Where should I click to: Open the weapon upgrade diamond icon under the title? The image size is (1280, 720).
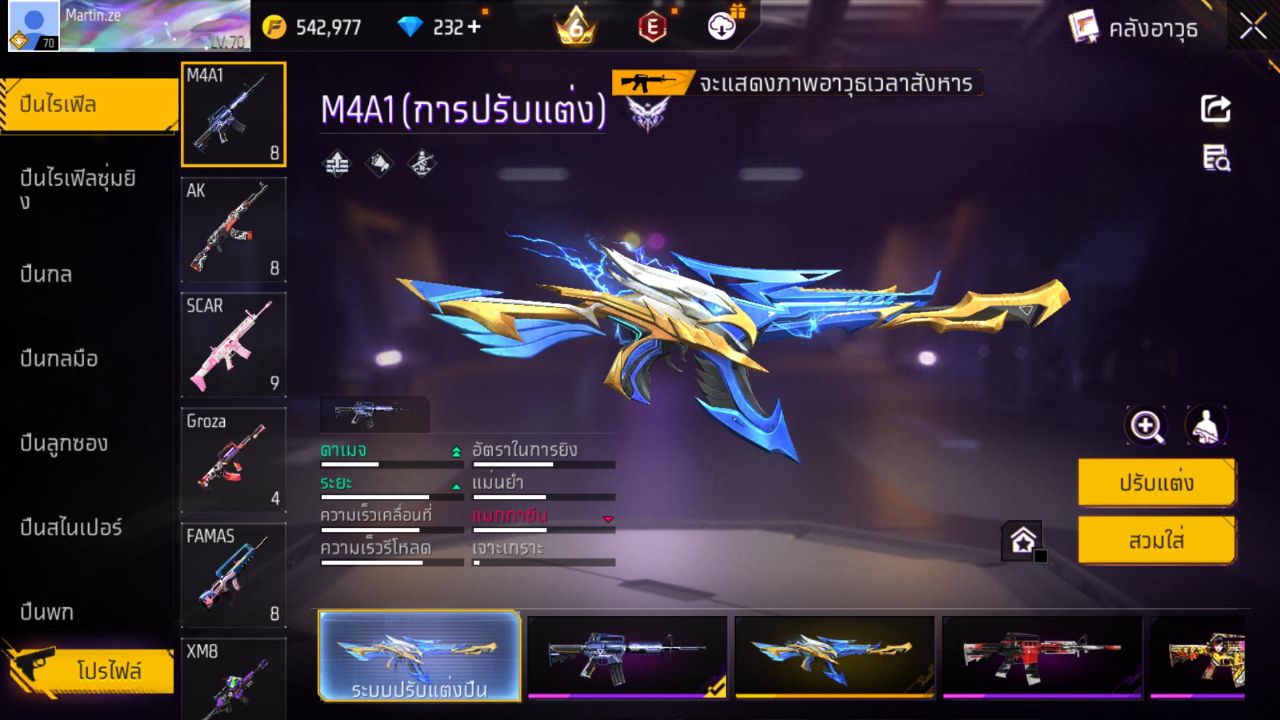[336, 163]
